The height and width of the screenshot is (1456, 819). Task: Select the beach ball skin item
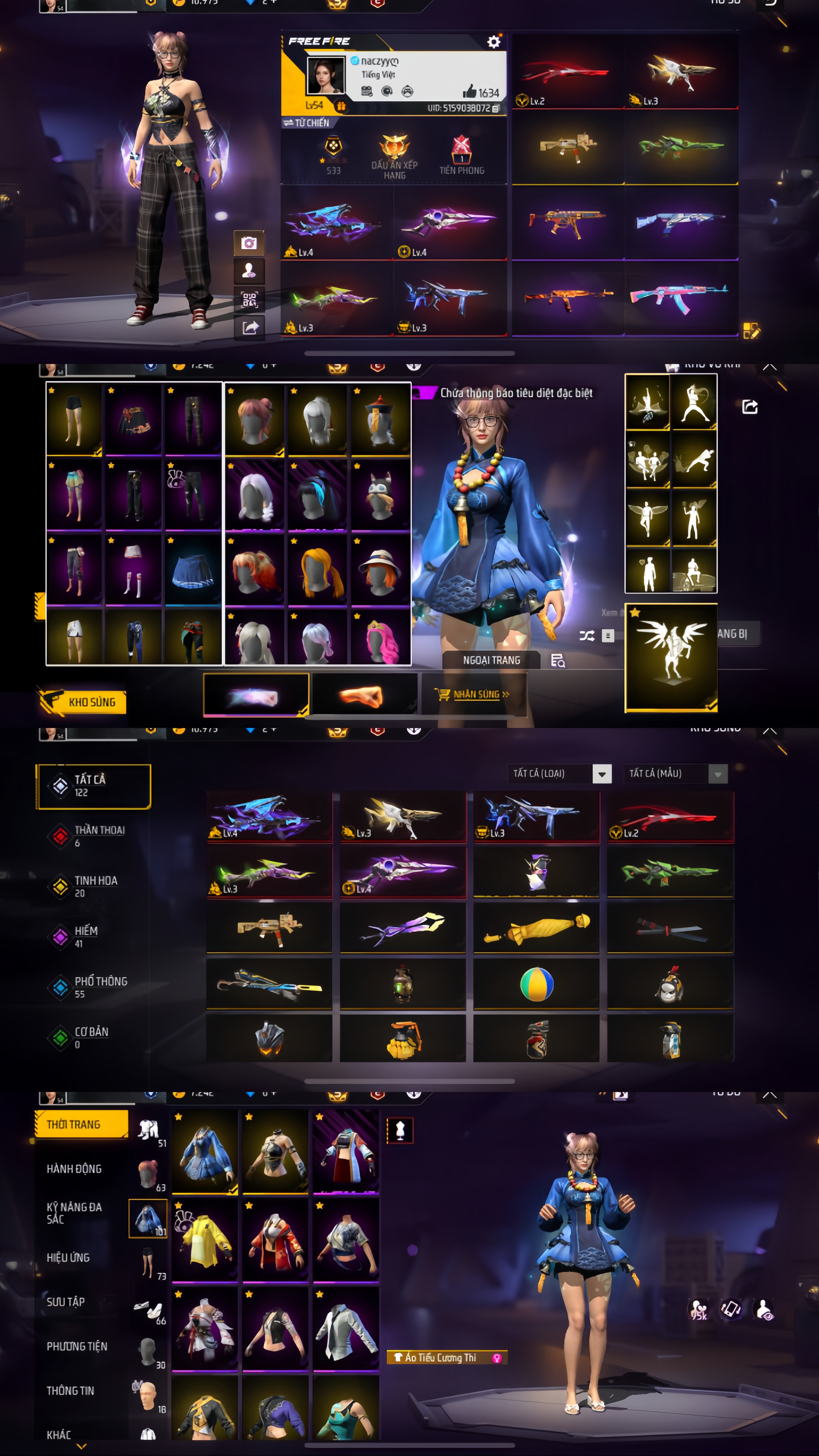(x=536, y=984)
